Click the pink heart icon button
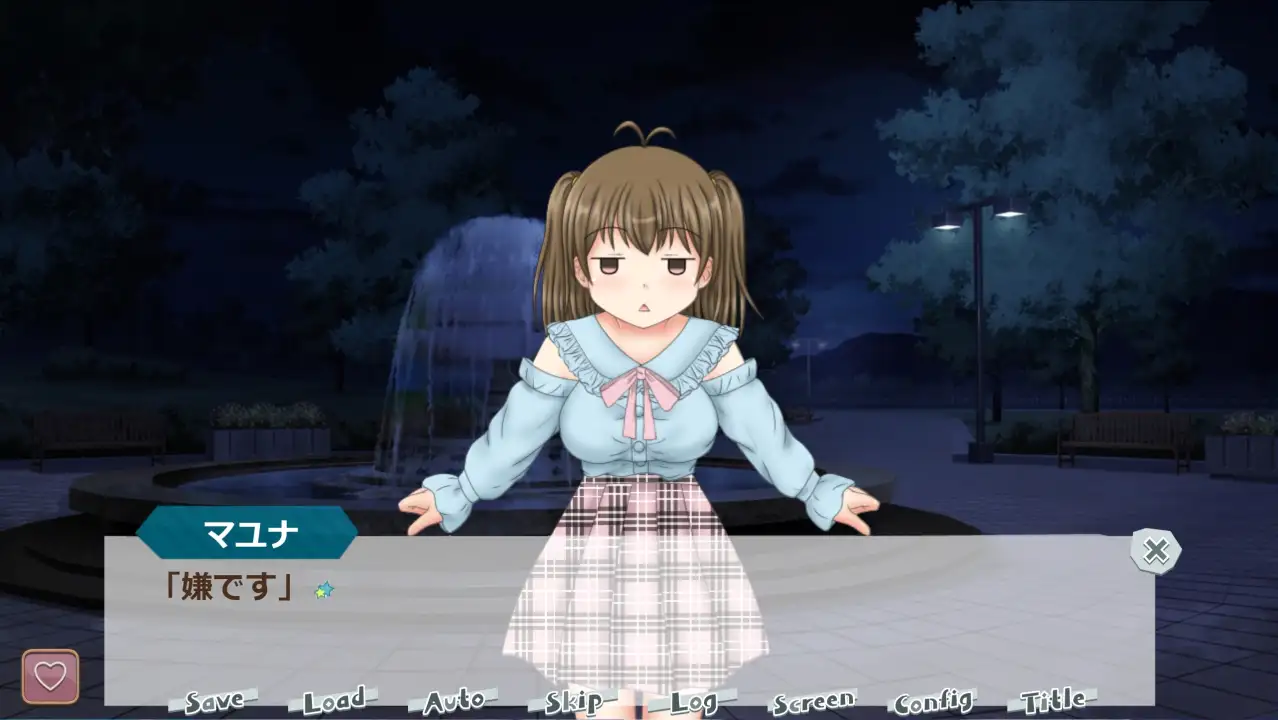 point(50,677)
